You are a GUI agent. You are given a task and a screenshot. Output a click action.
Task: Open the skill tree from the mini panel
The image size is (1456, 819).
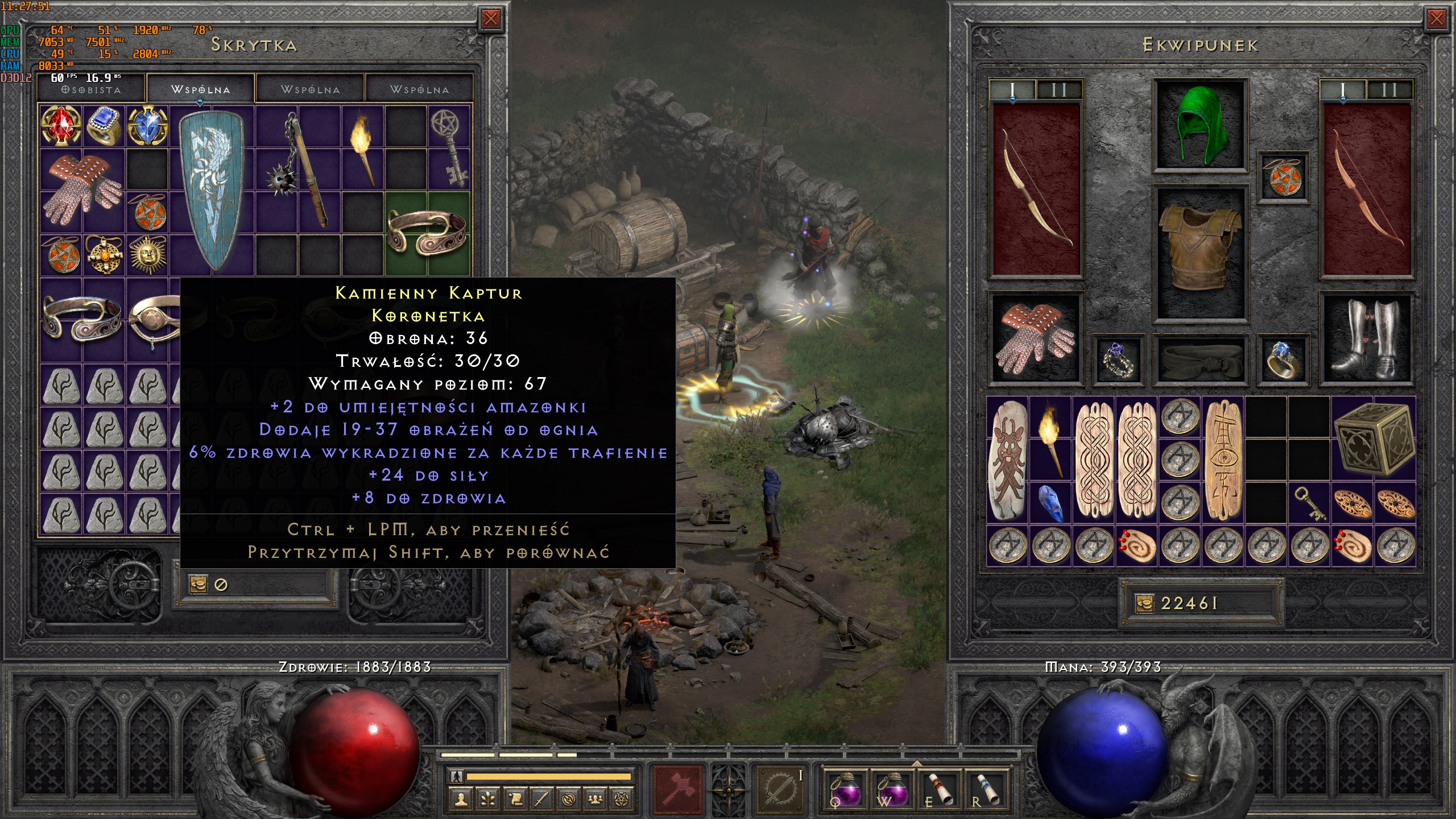(488, 800)
